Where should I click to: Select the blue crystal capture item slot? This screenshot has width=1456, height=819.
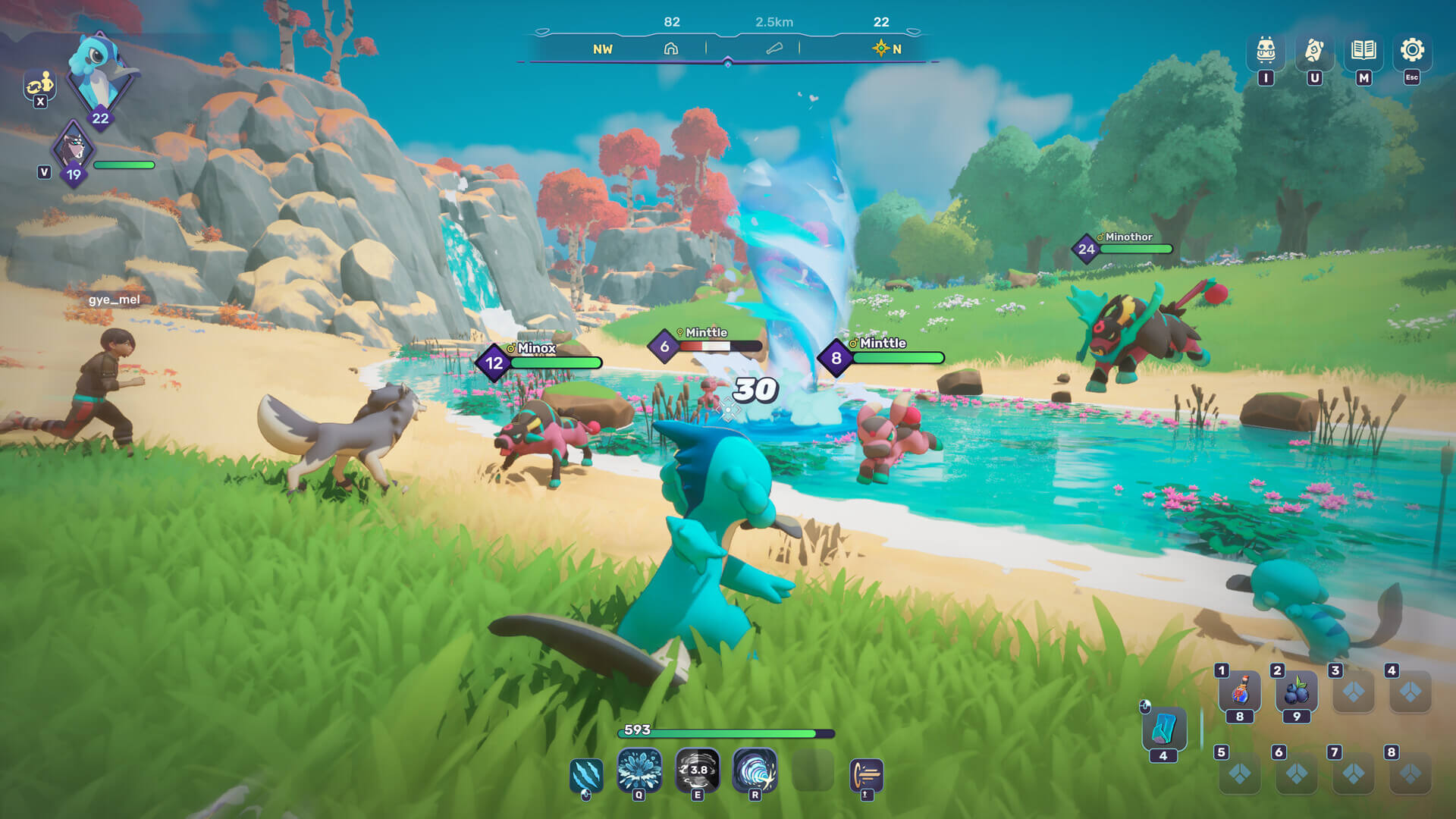1163,730
